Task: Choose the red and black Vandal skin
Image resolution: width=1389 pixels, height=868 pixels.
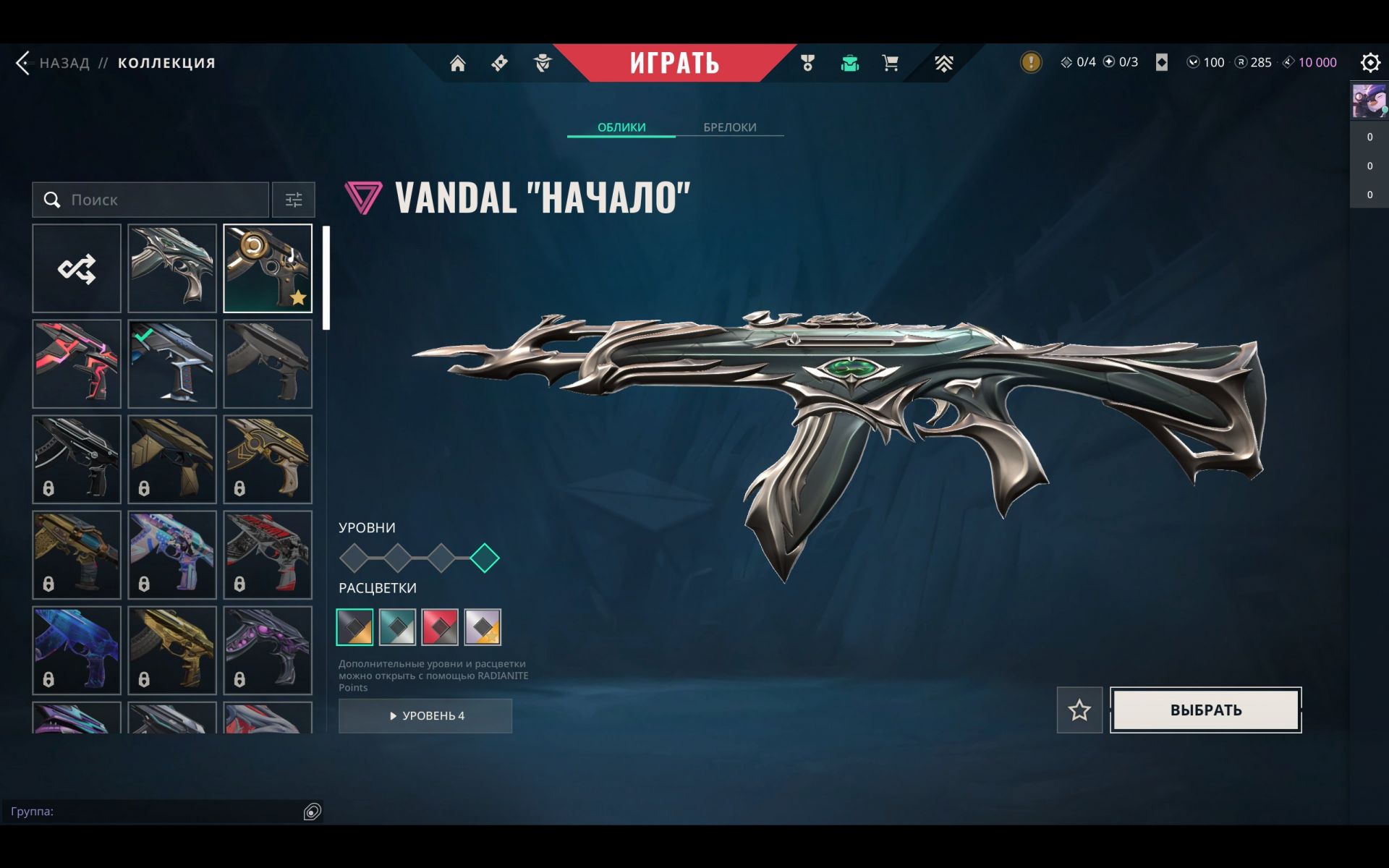Action: (x=77, y=364)
